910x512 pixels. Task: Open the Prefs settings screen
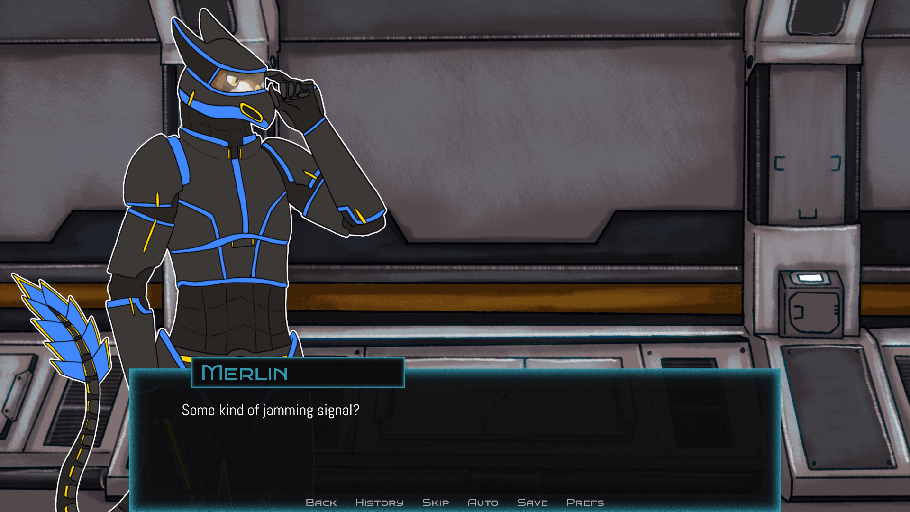click(585, 502)
